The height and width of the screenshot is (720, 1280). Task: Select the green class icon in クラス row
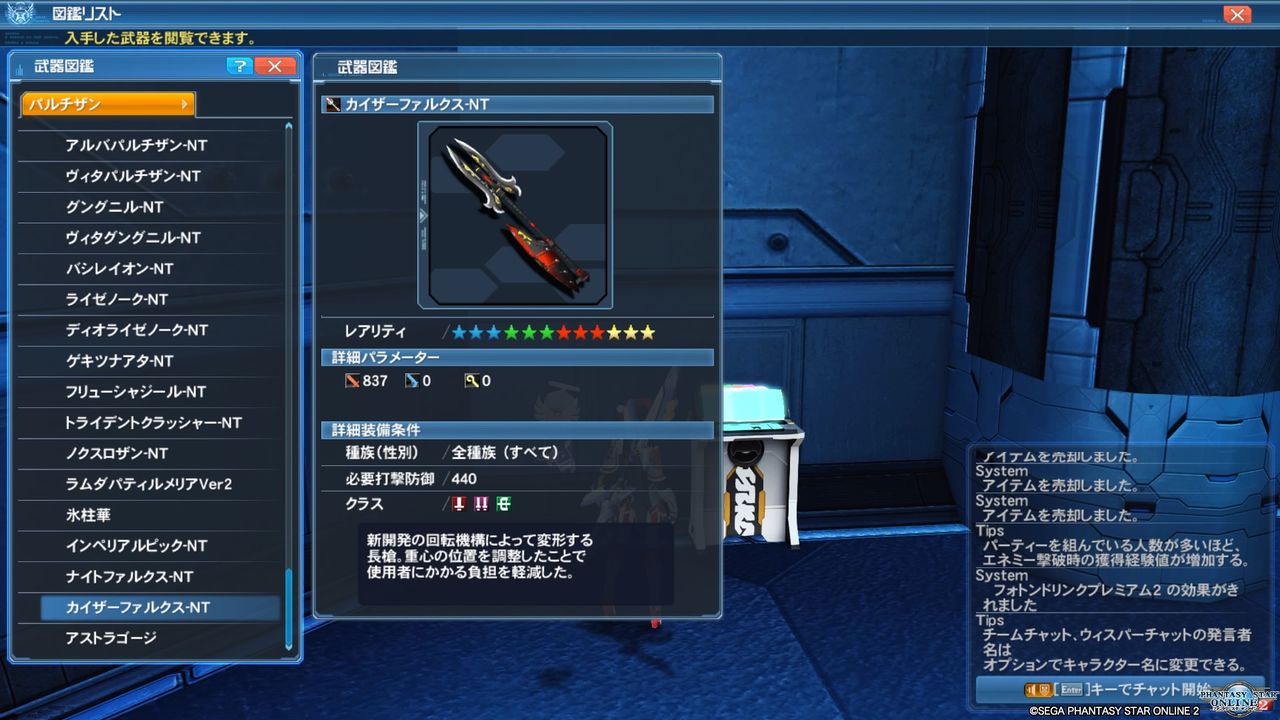502,505
